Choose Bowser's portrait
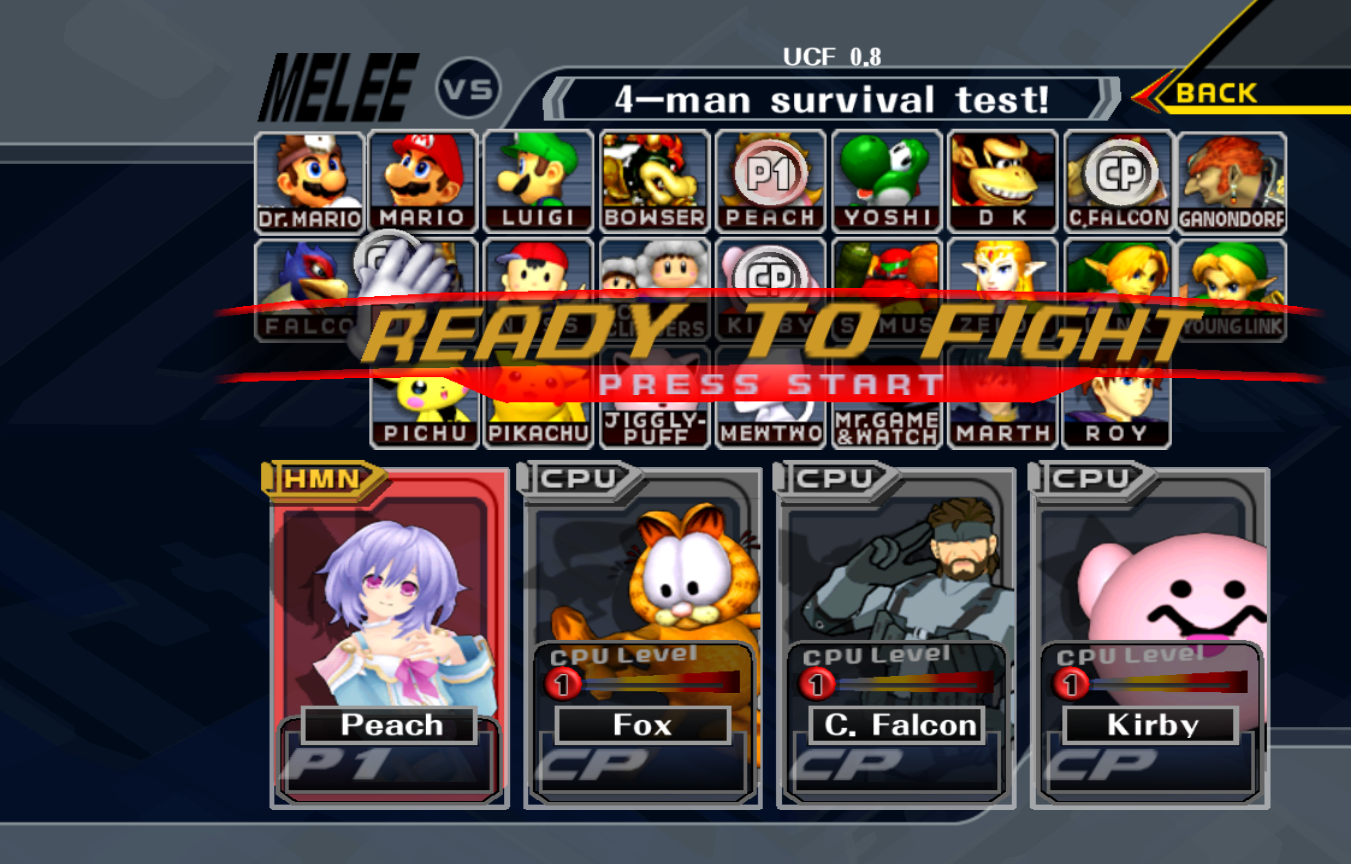This screenshot has height=864, width=1351. click(654, 175)
